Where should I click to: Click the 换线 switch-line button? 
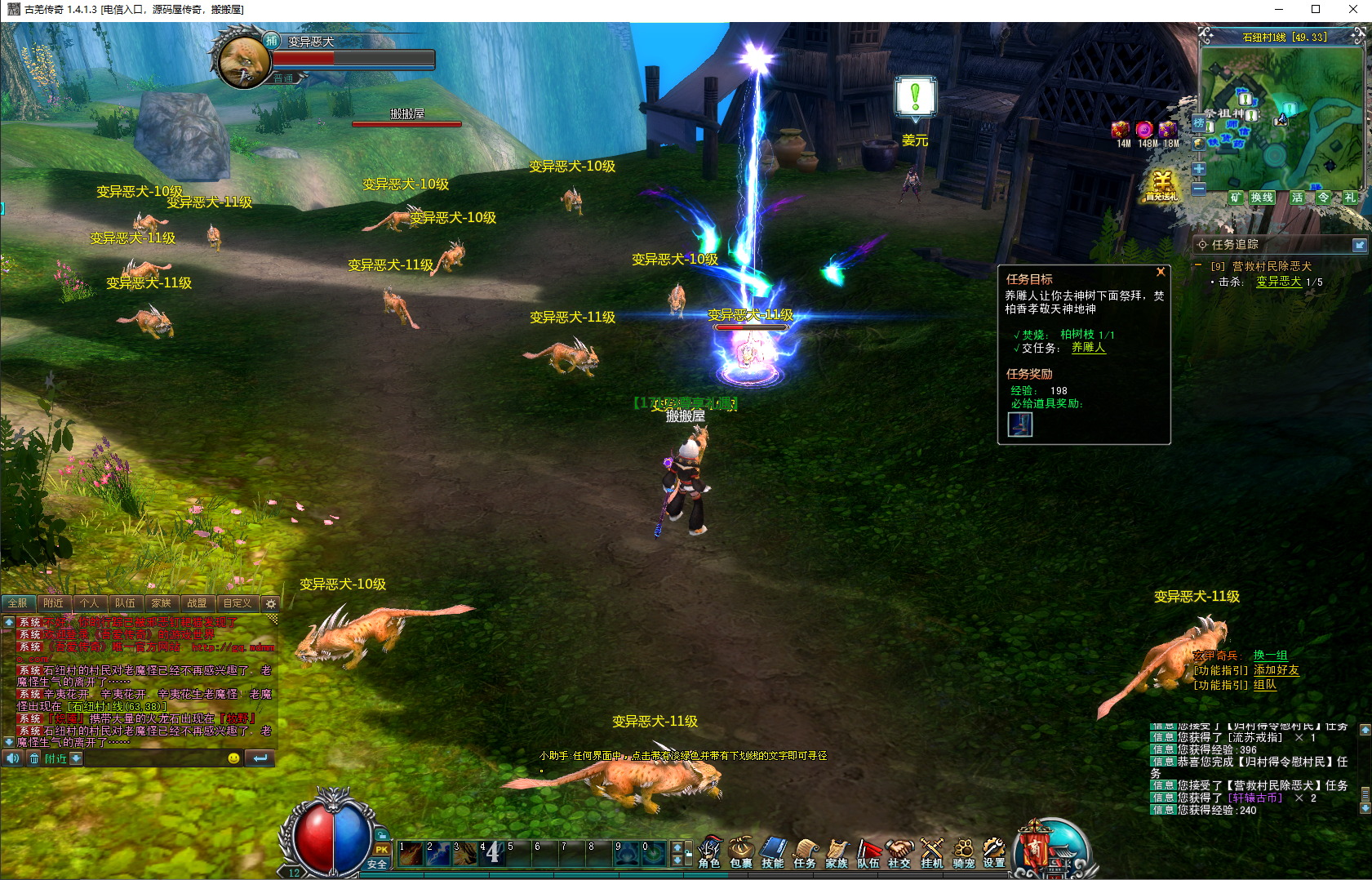click(1262, 198)
